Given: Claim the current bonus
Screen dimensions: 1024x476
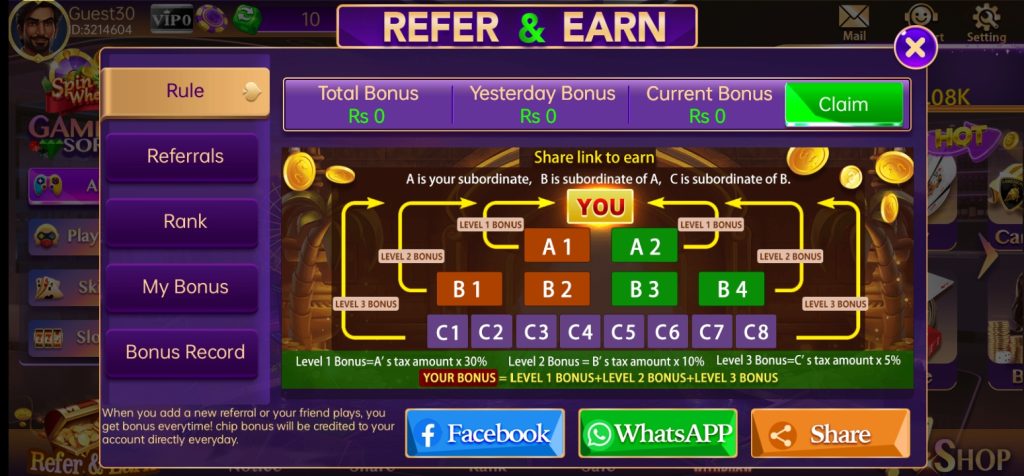Looking at the screenshot, I should tap(843, 104).
